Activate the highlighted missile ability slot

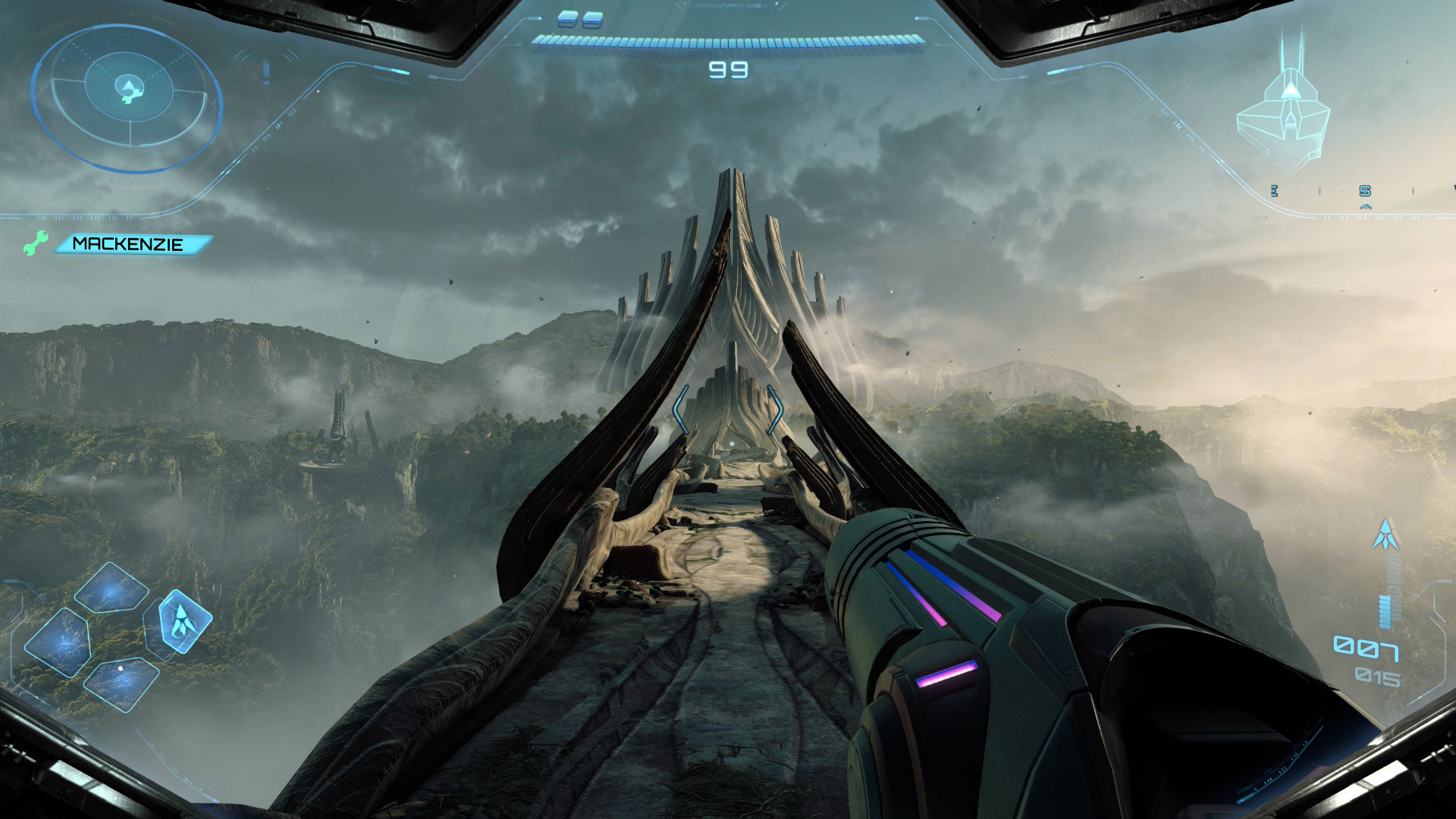click(x=179, y=622)
